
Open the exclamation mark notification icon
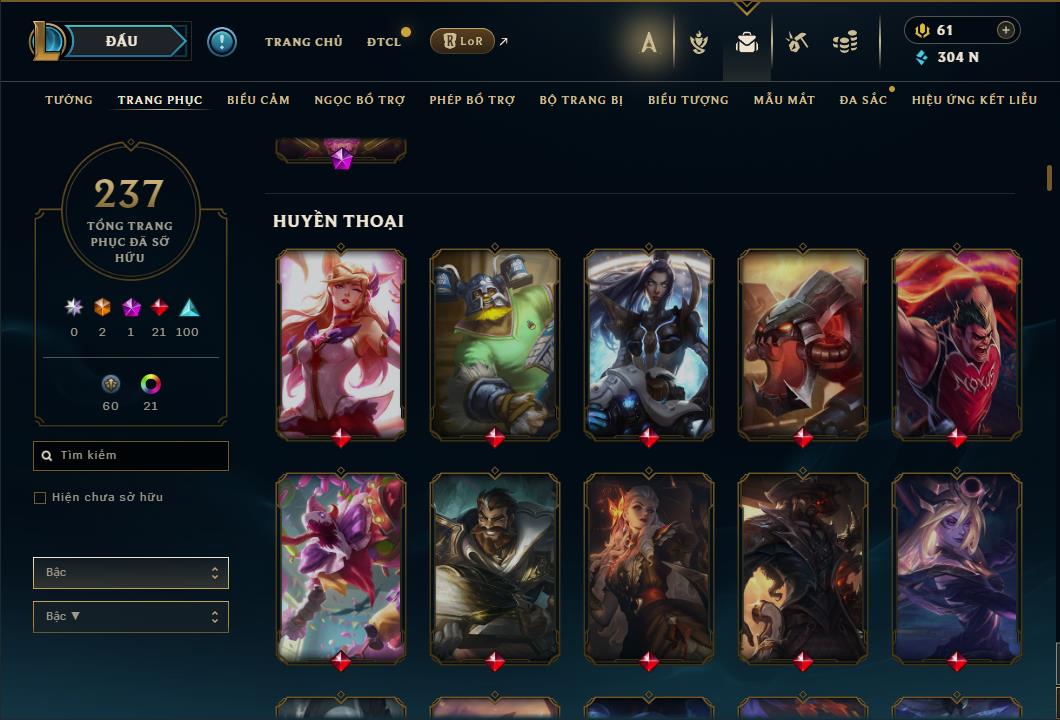coord(222,41)
